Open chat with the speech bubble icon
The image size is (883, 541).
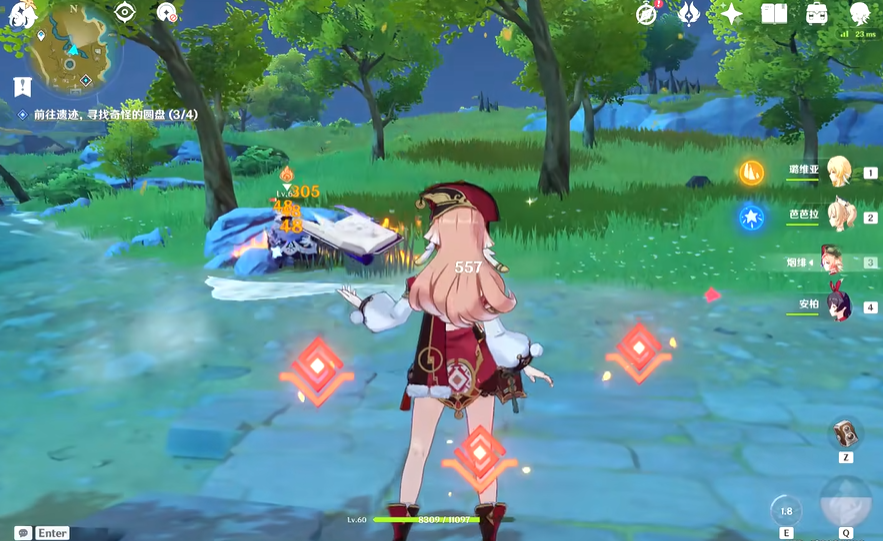[x=22, y=533]
